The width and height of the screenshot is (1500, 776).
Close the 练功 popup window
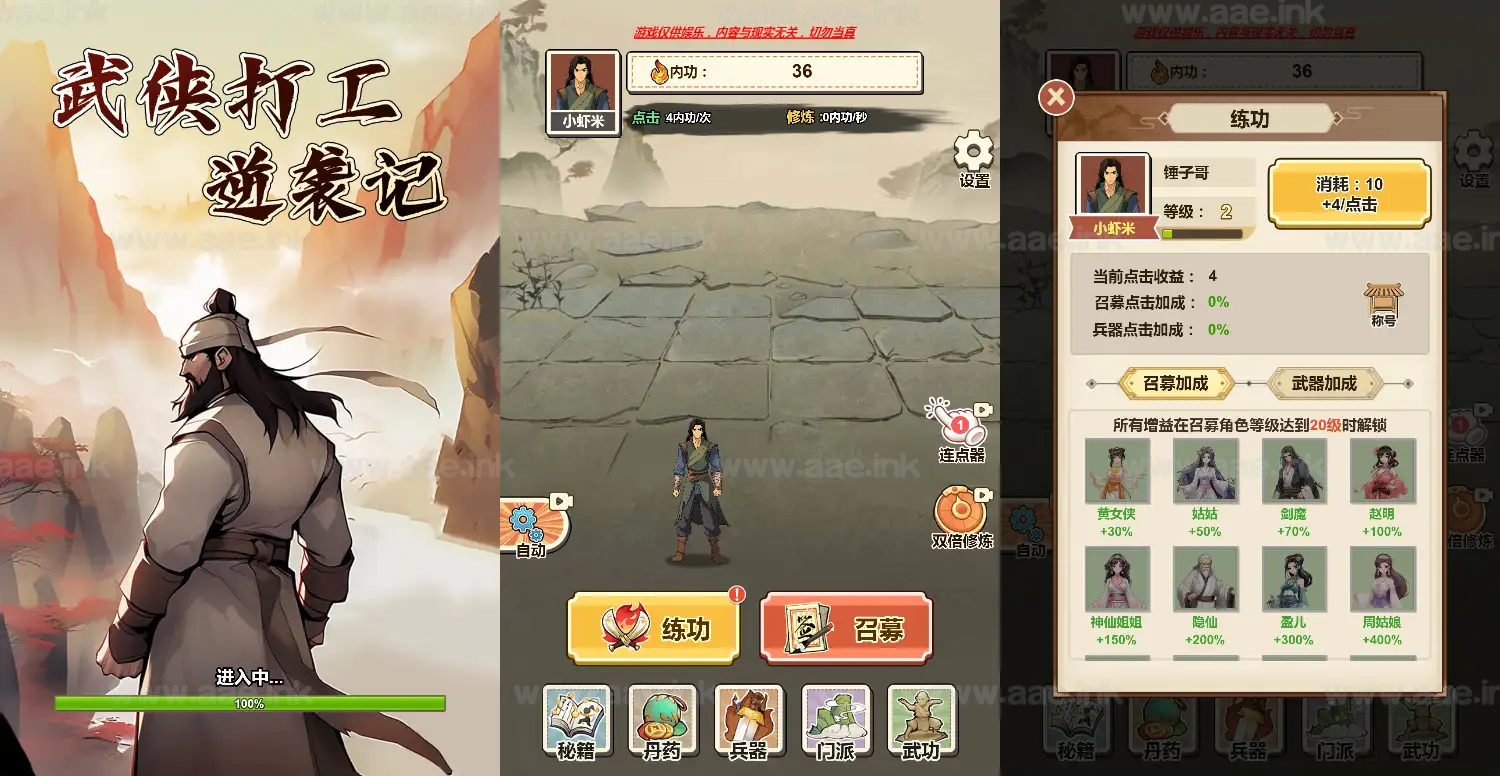[x=1055, y=95]
